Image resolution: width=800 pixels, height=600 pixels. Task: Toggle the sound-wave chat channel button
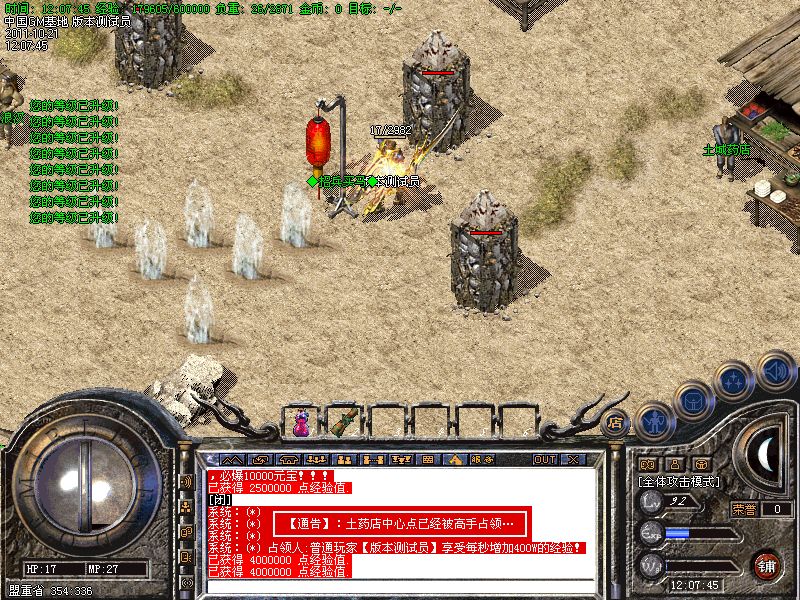186,481
